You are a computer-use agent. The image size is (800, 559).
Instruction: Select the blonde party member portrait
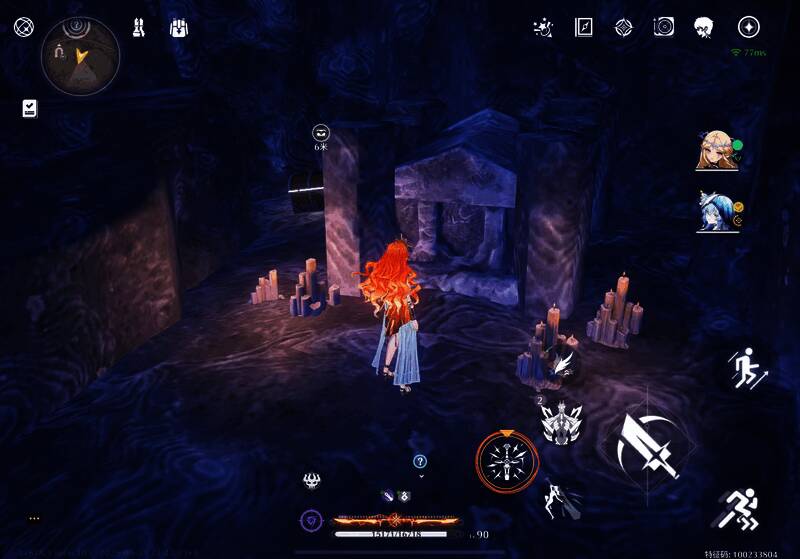pyautogui.click(x=716, y=152)
